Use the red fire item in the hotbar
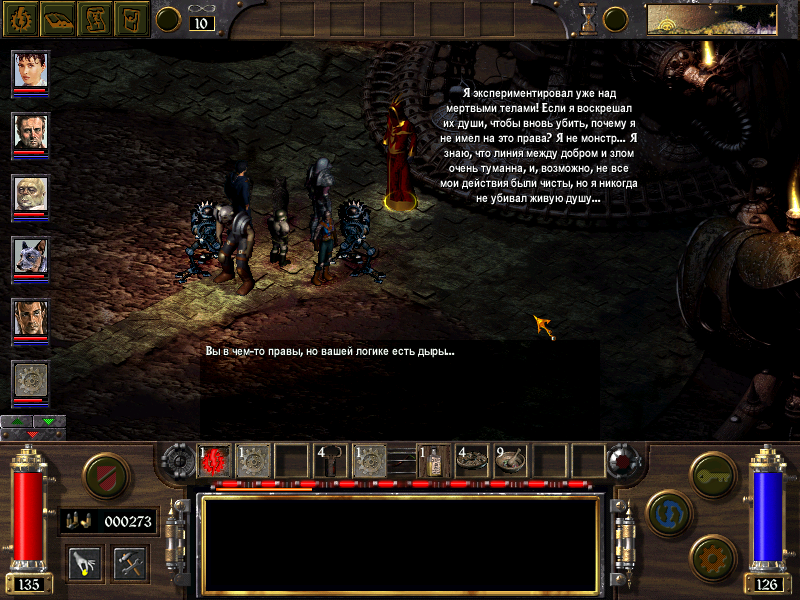800x600 pixels. point(215,459)
